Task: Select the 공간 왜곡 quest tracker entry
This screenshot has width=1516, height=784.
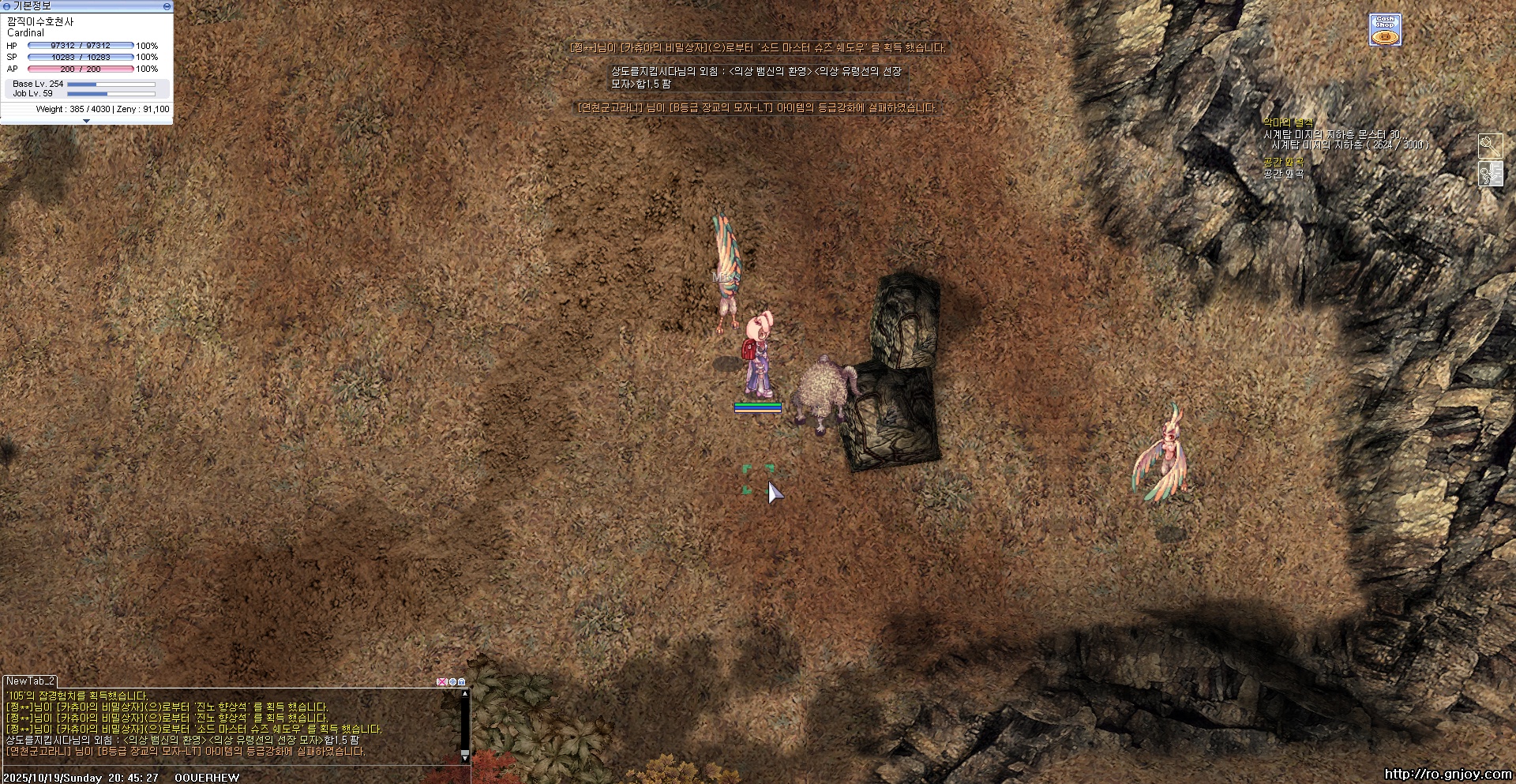Action: (1283, 162)
